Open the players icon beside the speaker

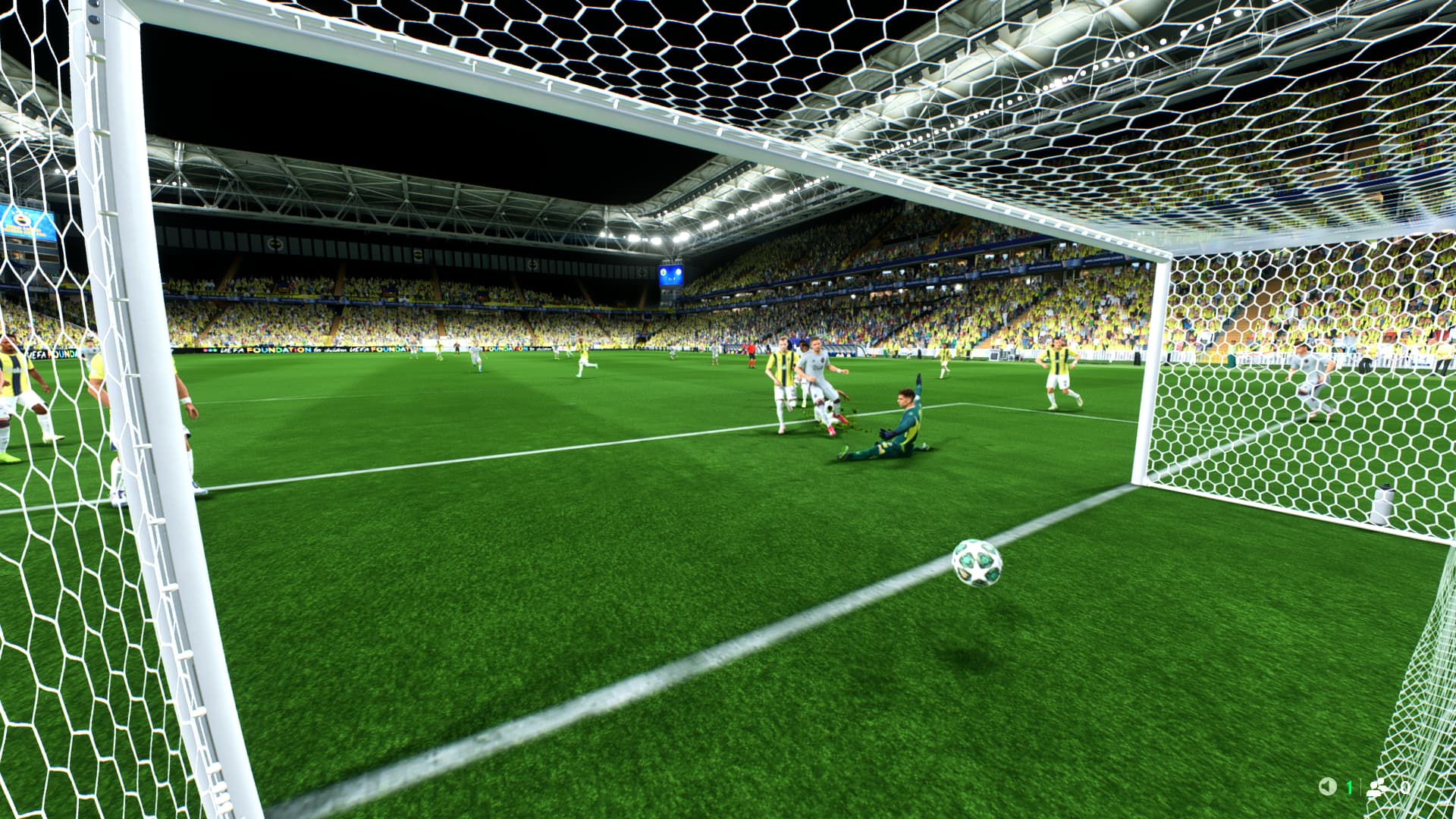coord(1378,787)
